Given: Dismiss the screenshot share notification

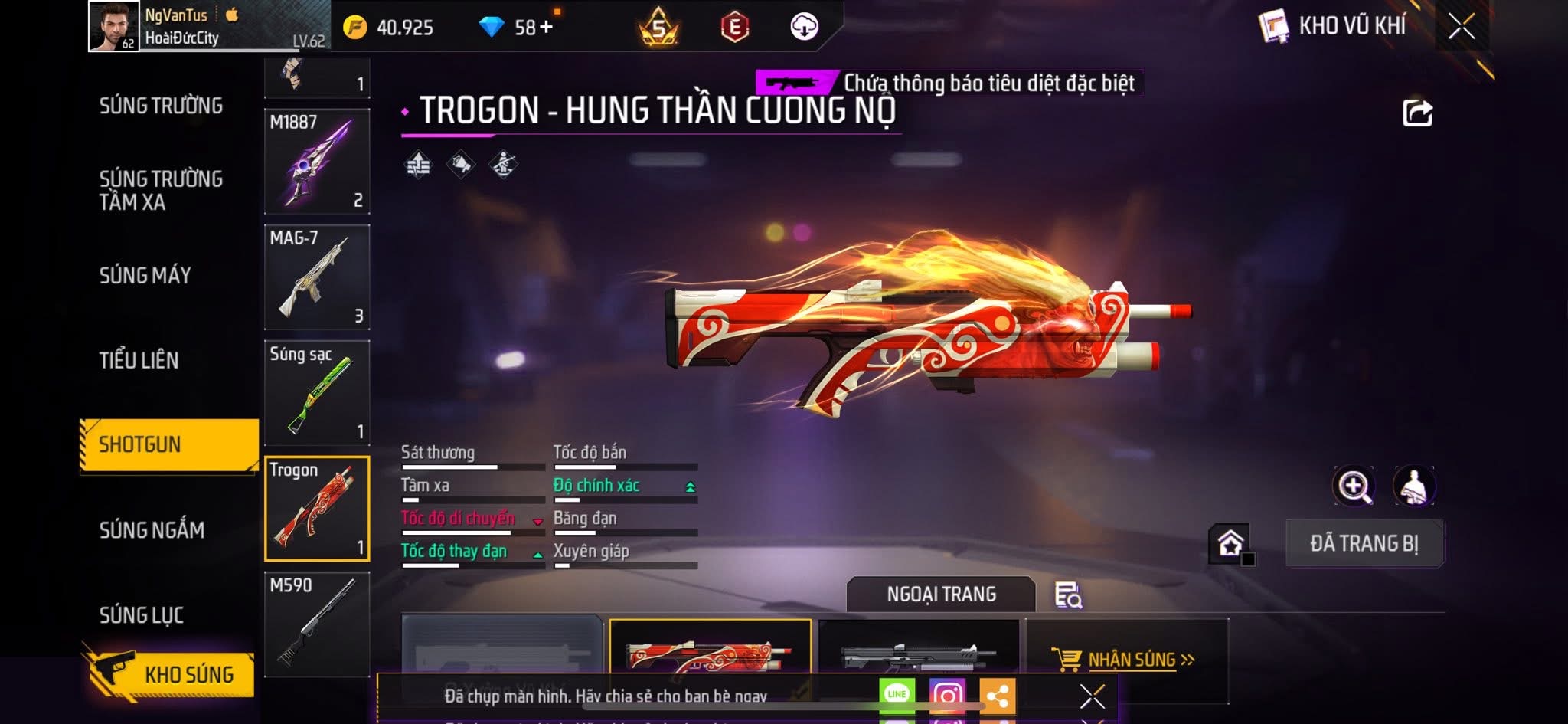Looking at the screenshot, I should 1092,696.
